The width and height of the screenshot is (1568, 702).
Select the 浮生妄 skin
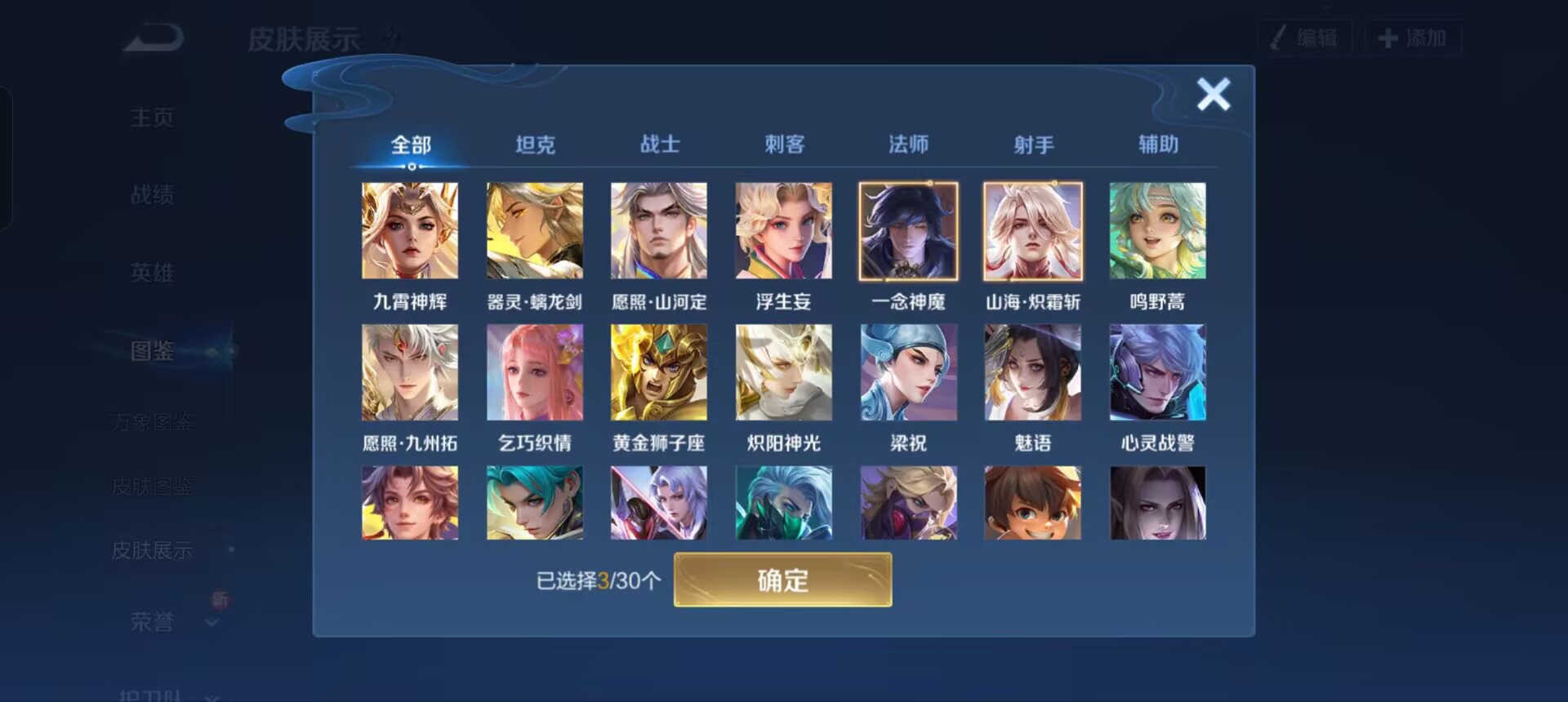(783, 231)
